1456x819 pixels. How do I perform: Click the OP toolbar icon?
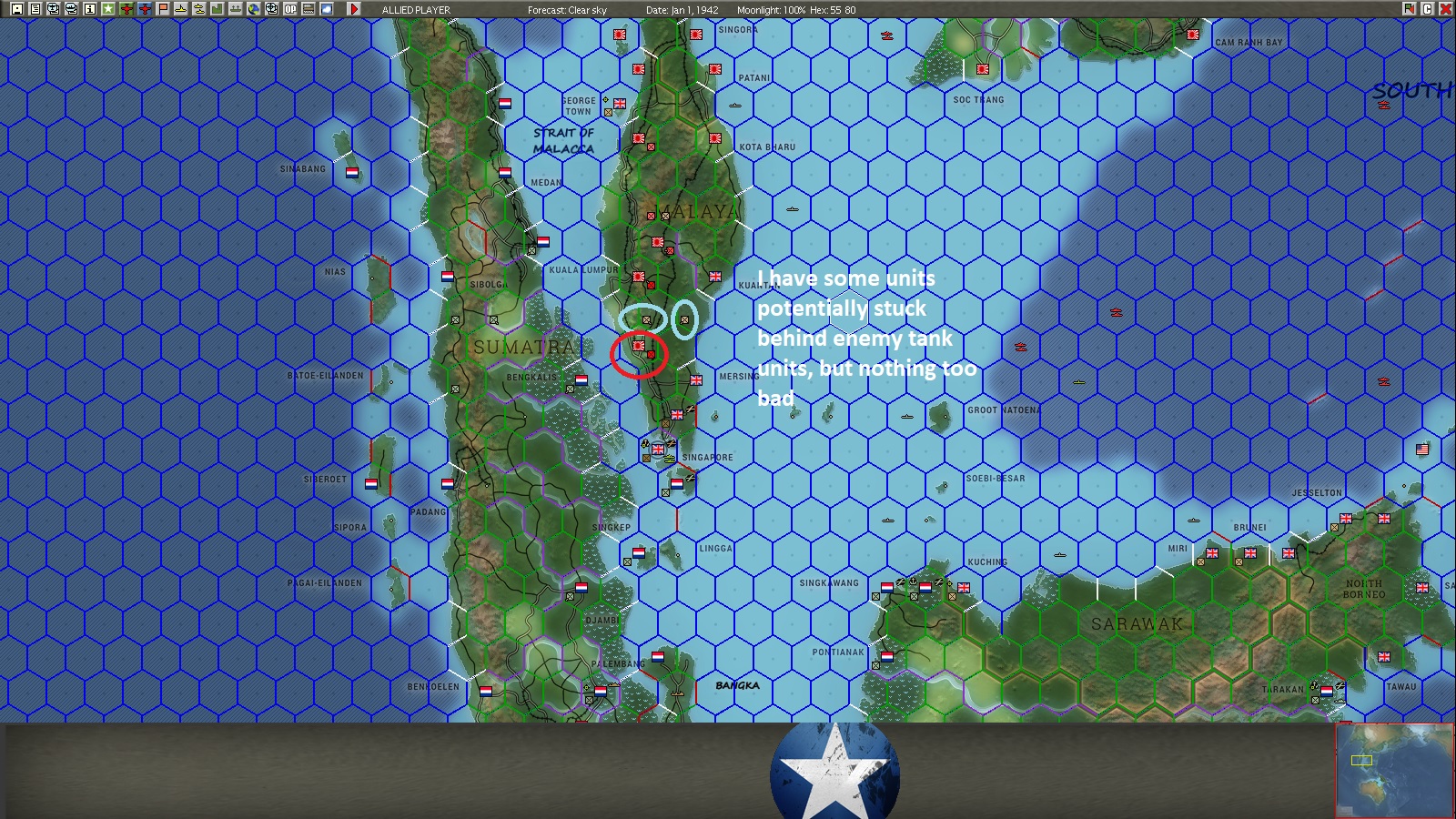289,8
